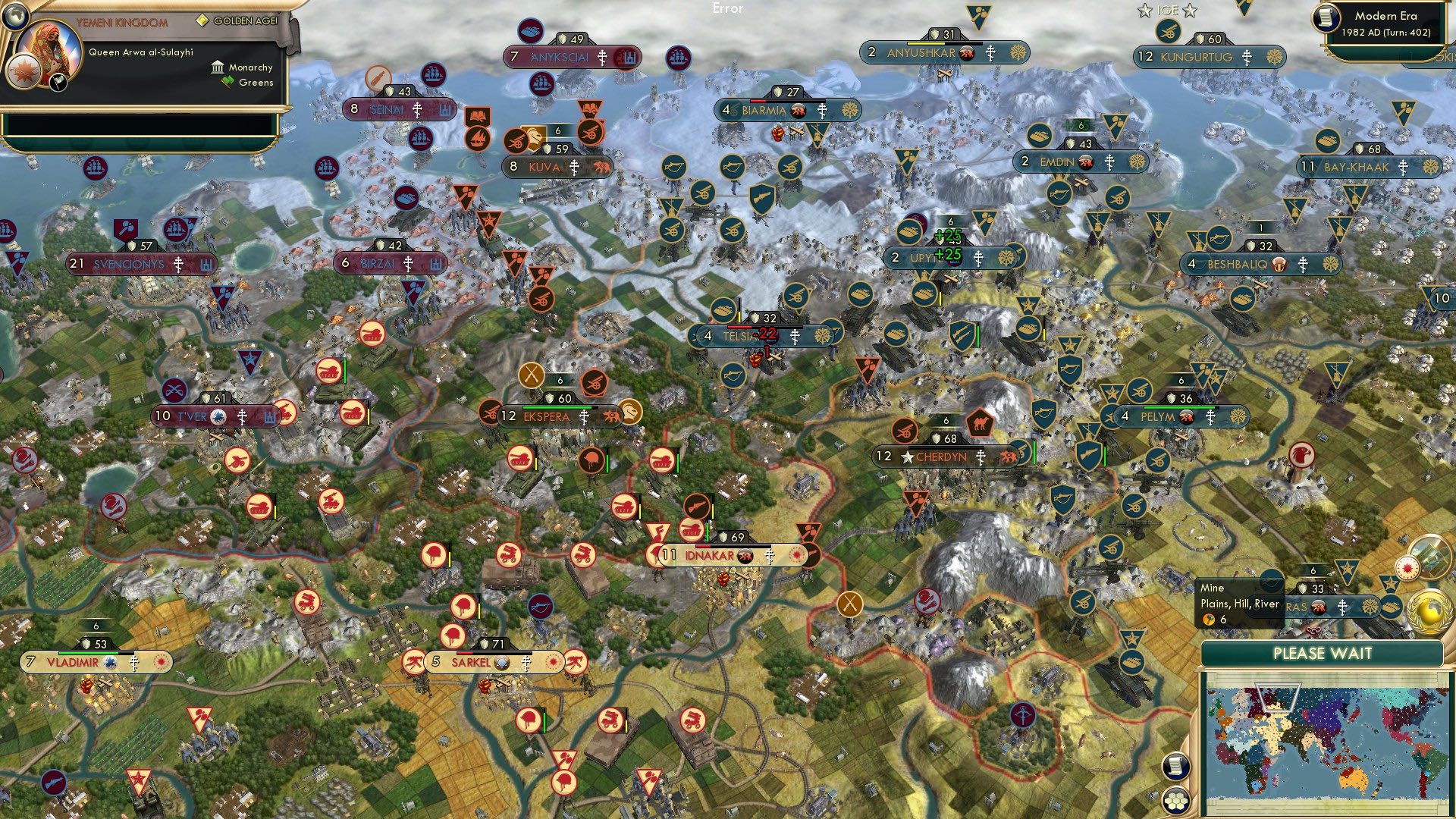Click the red star war icon beside the portrait
Viewport: 1456px width, 819px height.
[x=24, y=74]
